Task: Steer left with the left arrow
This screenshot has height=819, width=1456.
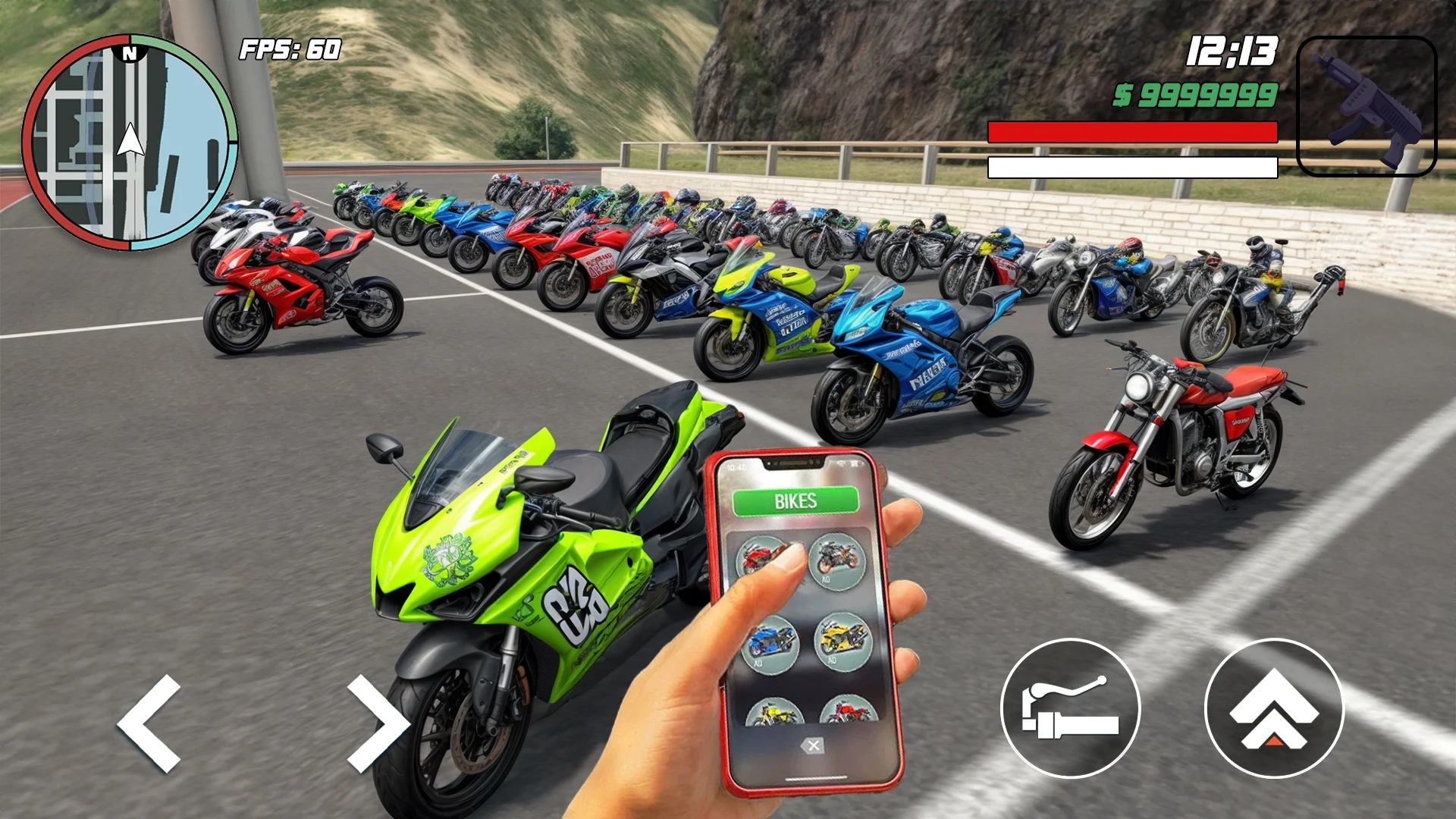Action: (152, 723)
